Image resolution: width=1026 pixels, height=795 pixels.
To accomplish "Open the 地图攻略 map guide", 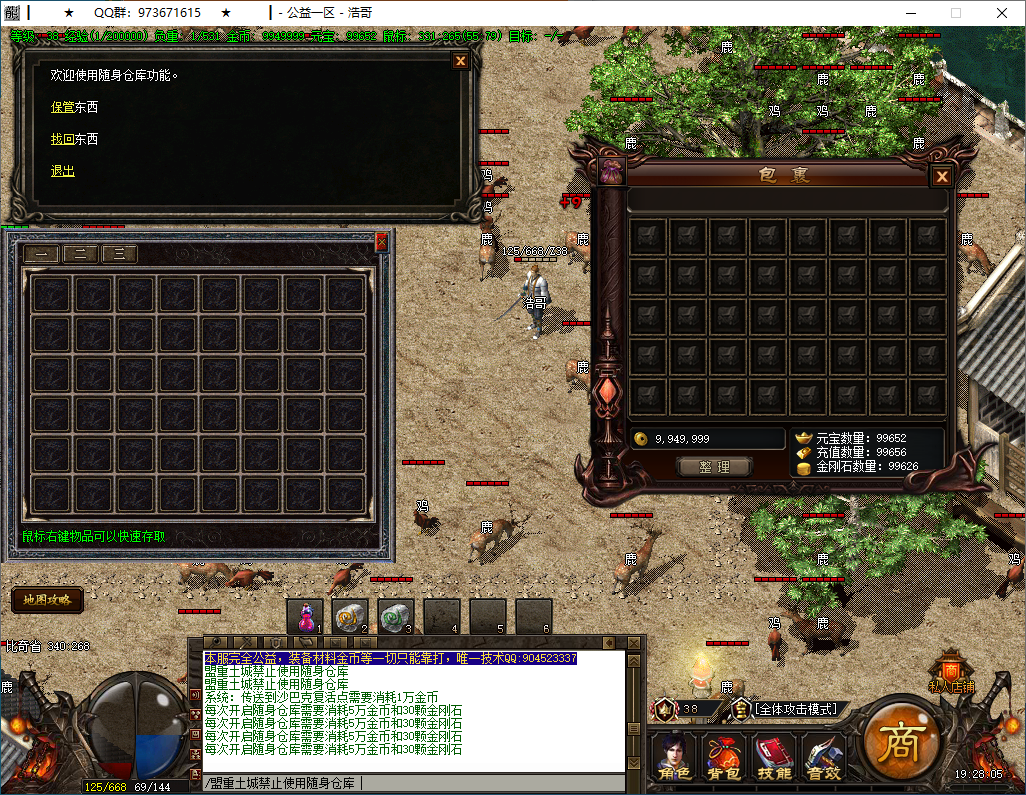I will click(x=47, y=600).
